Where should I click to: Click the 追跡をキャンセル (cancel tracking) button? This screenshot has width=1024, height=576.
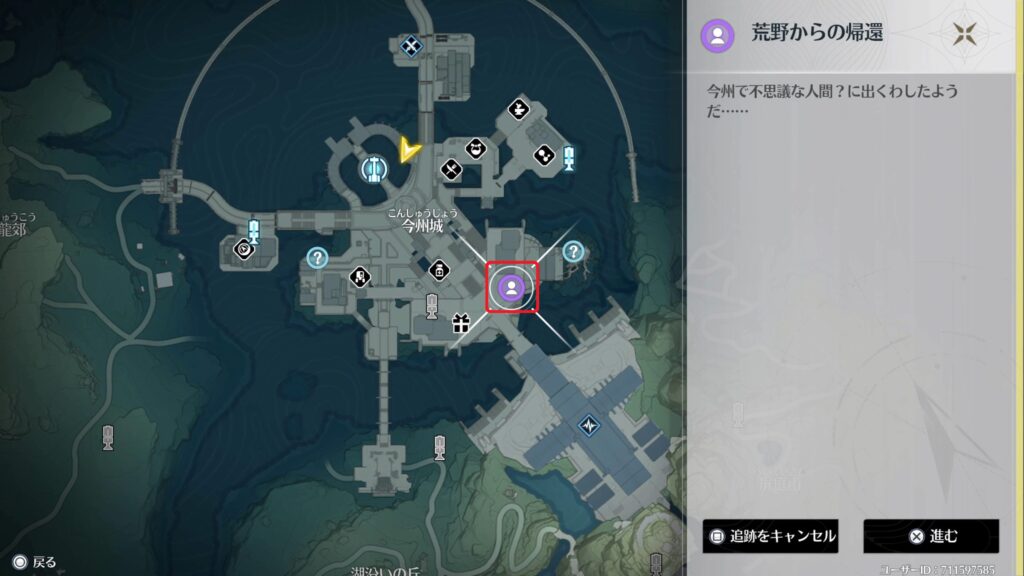pyautogui.click(x=769, y=536)
